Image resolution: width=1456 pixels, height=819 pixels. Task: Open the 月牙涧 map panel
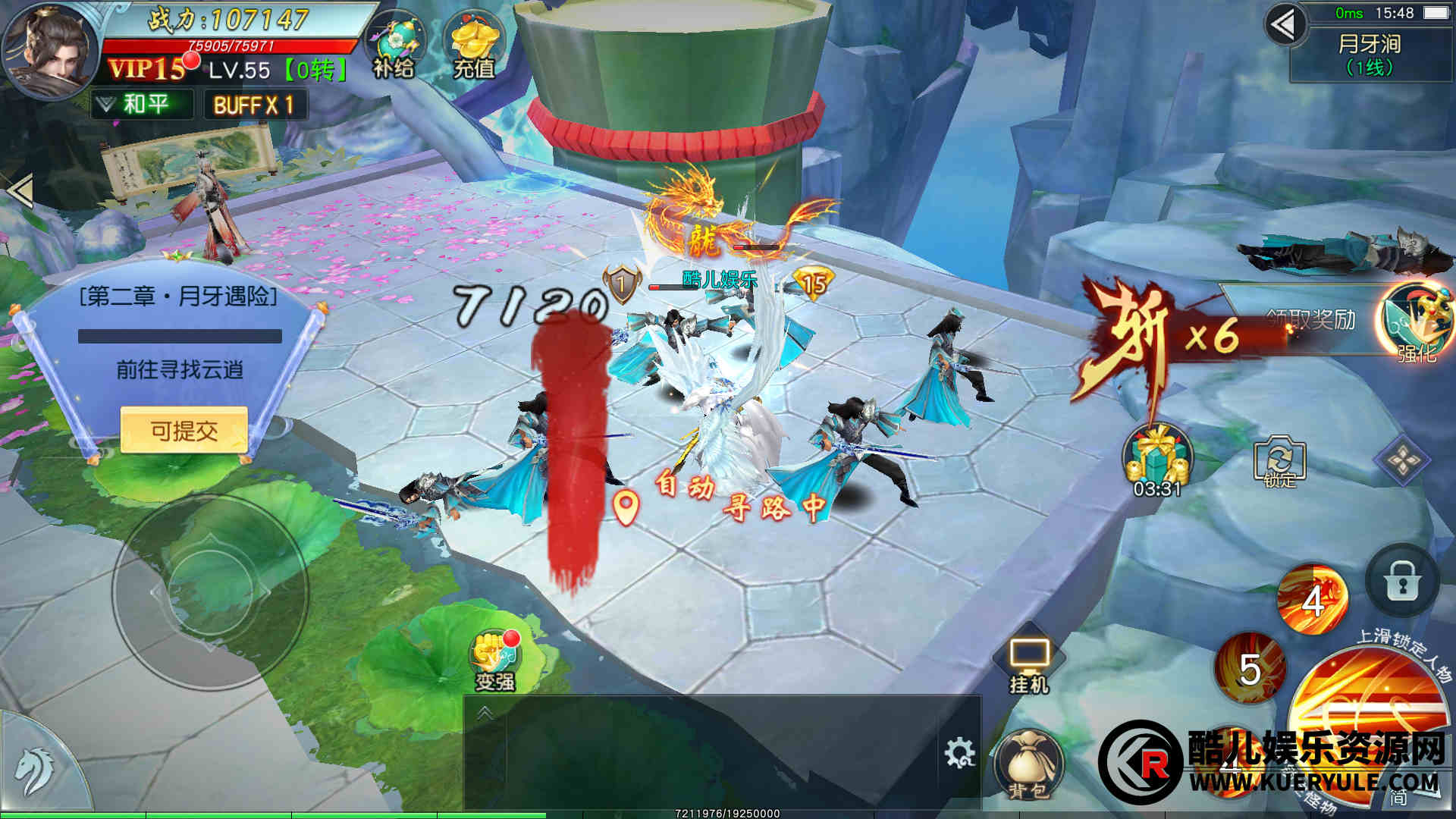pyautogui.click(x=1370, y=55)
